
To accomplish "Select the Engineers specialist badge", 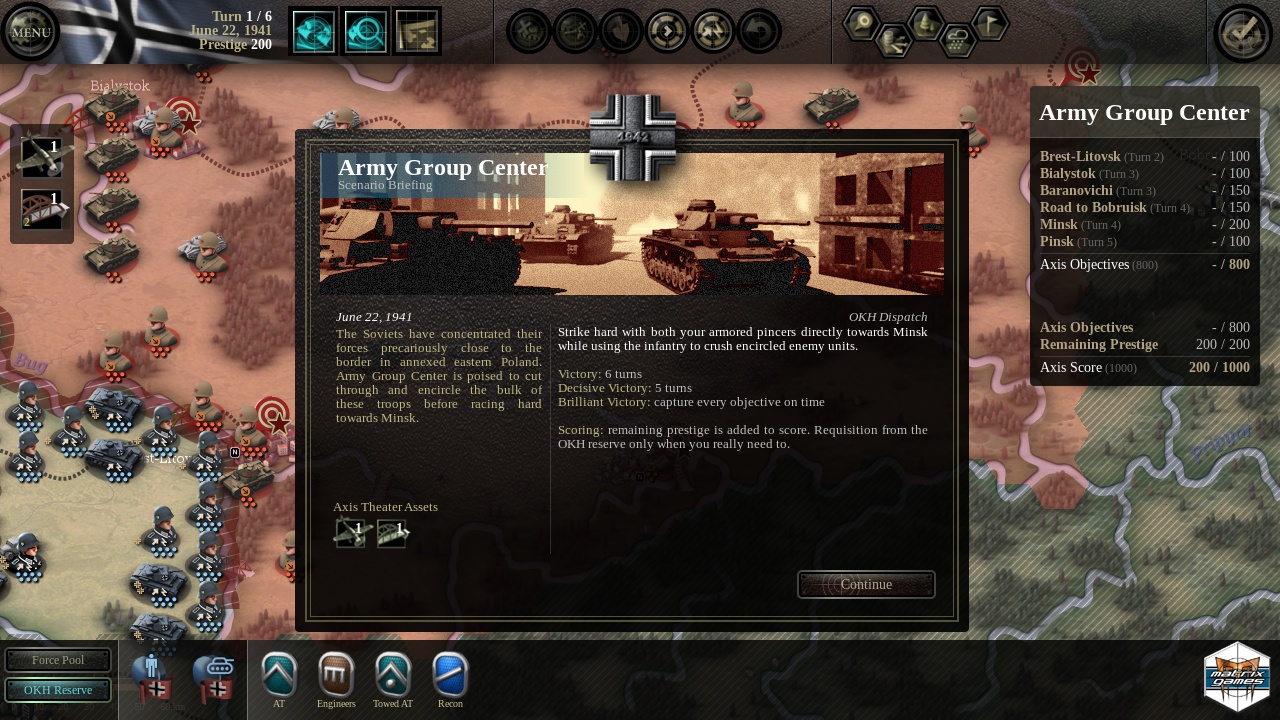I will (336, 675).
